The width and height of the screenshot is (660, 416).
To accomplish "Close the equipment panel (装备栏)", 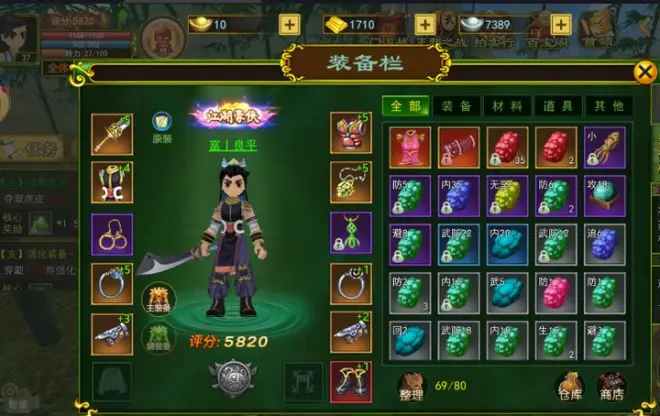I will 645,71.
